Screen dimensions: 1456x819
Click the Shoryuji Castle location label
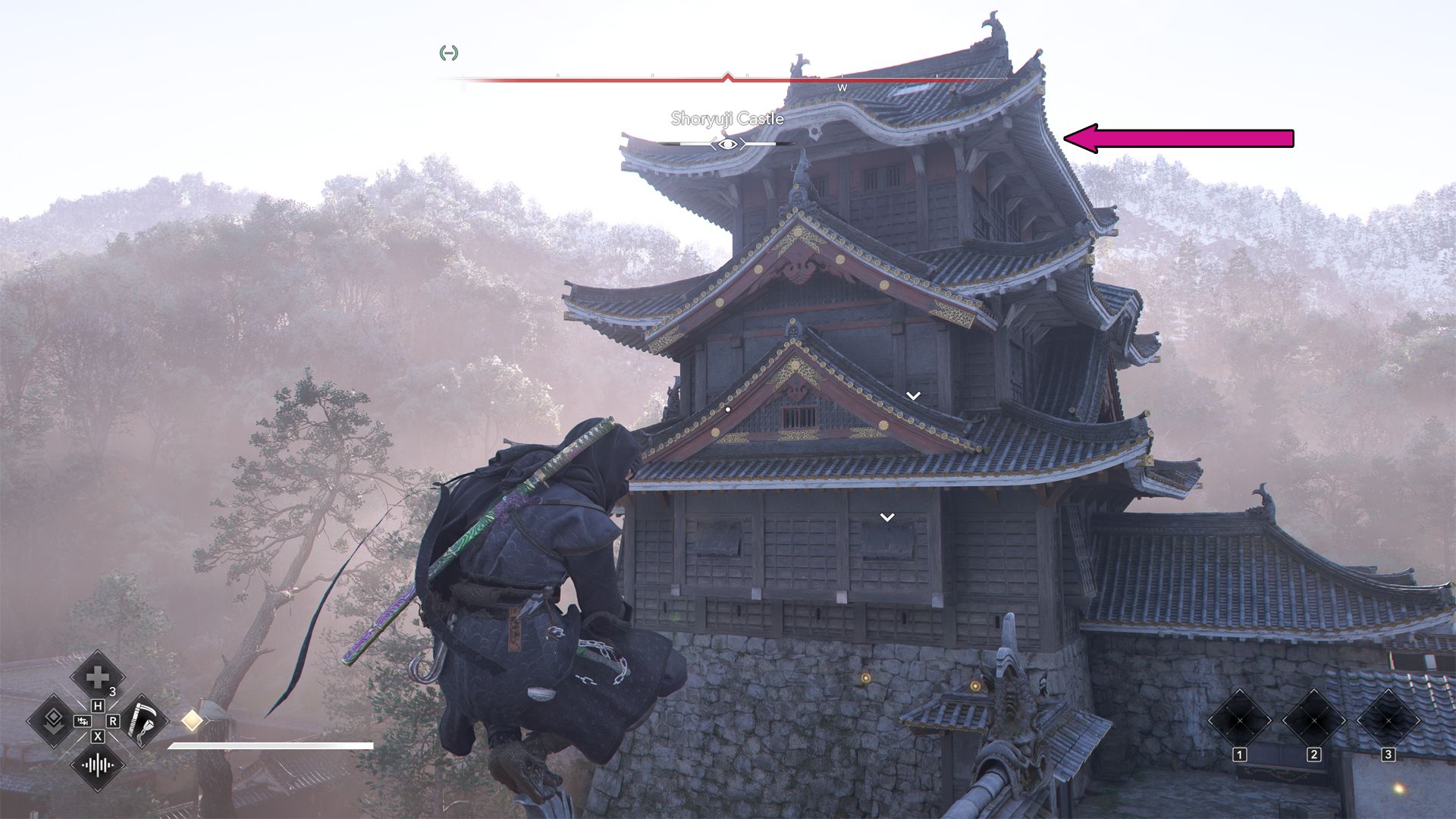(x=727, y=118)
